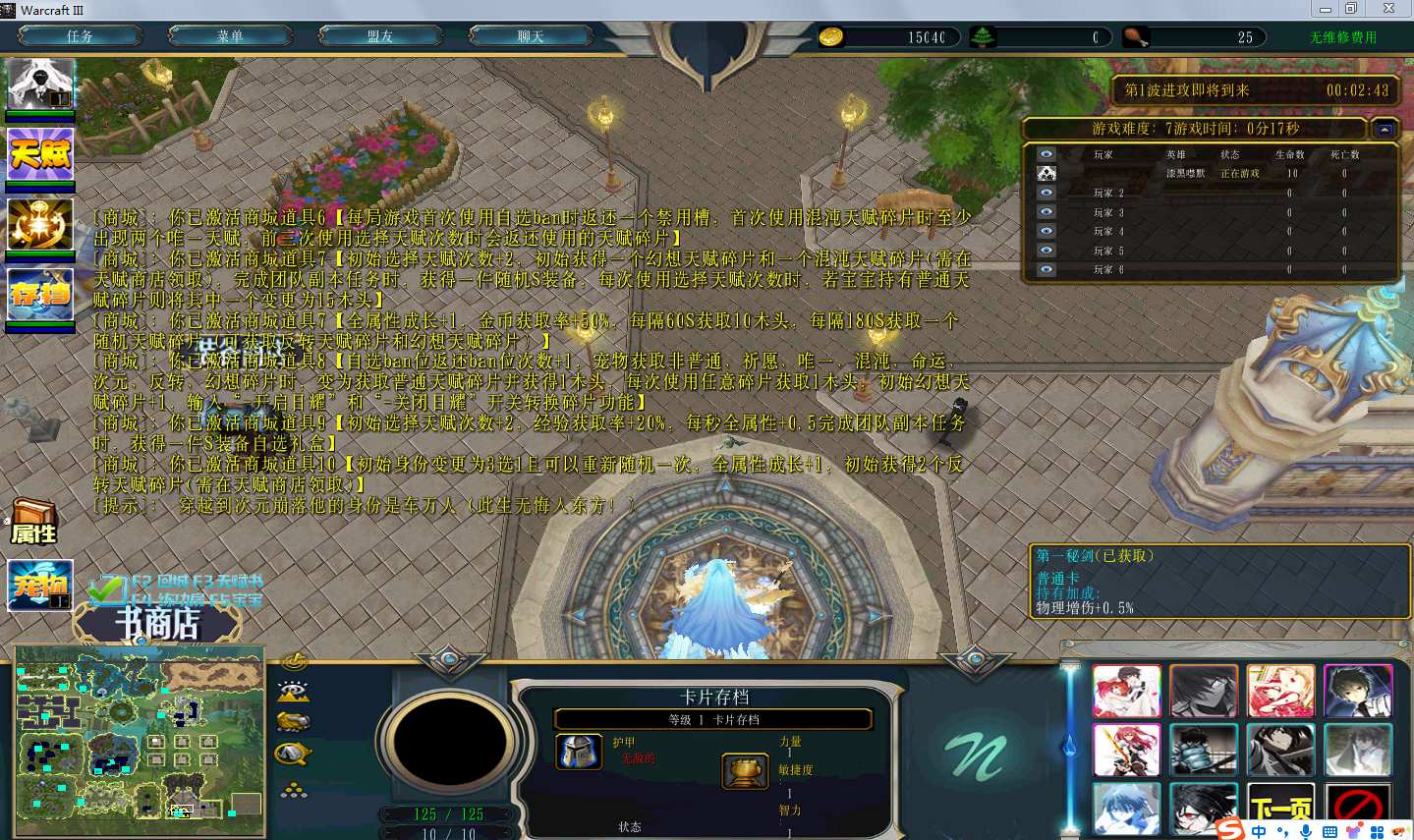1414x840 pixels.
Task: Minimize the Warcraft III window
Action: [x=1325, y=9]
